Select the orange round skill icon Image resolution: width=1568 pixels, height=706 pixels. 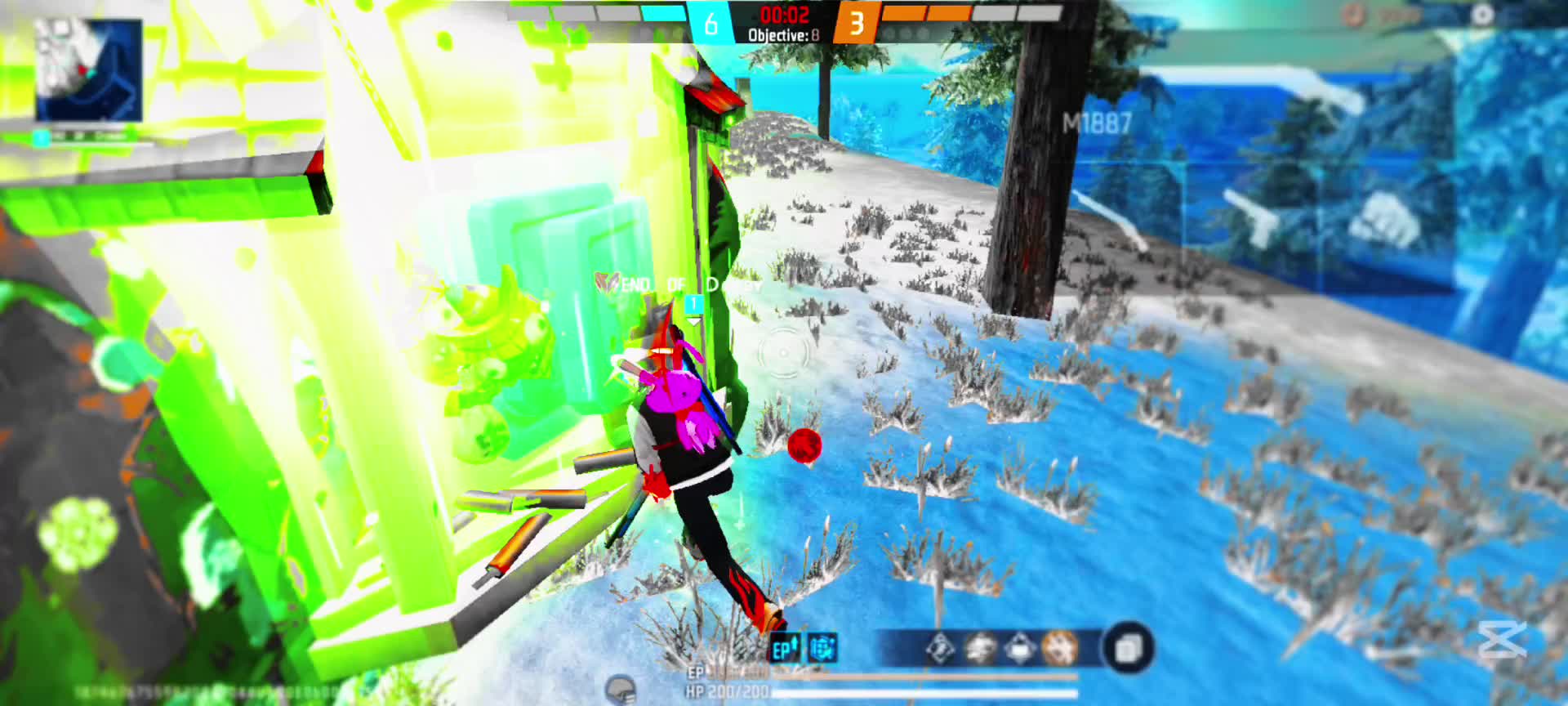click(1060, 649)
